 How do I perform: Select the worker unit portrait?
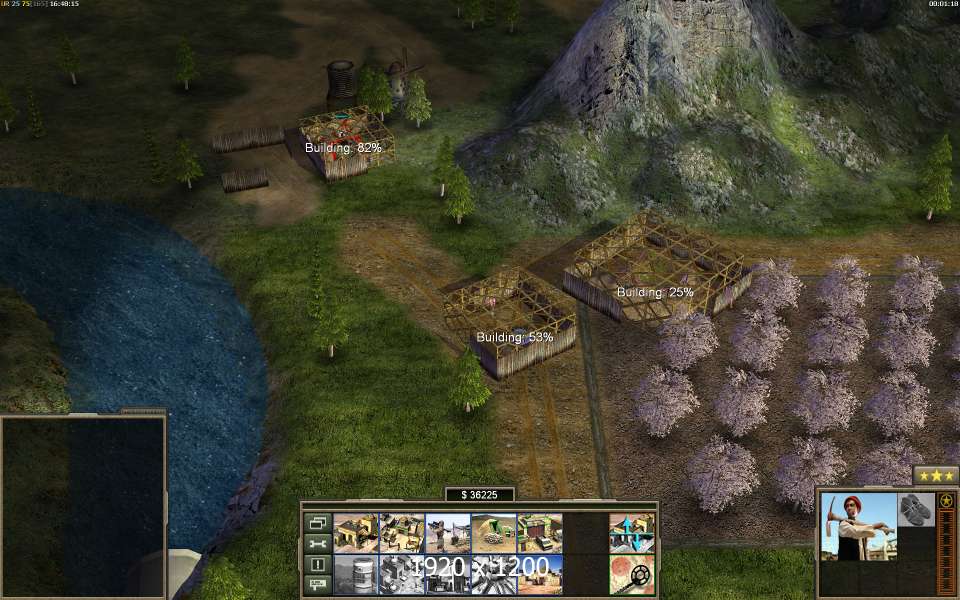coord(857,526)
